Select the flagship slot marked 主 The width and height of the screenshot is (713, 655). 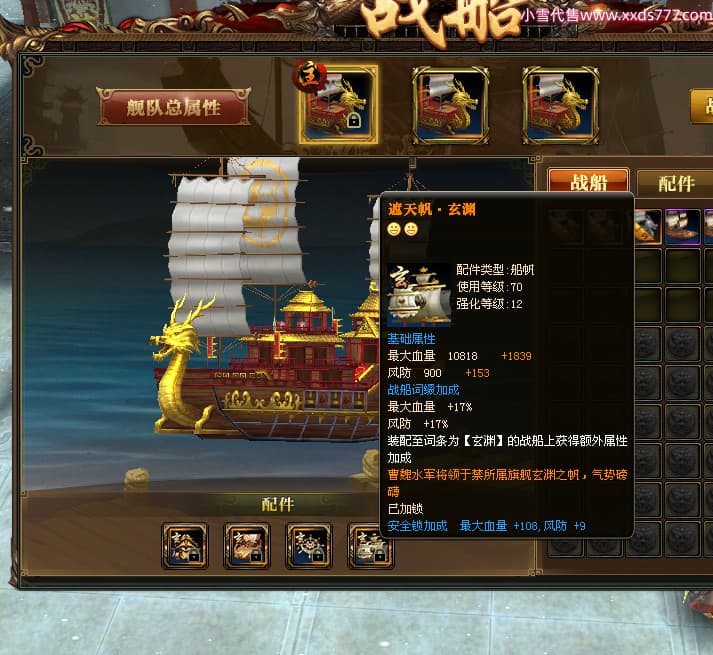click(339, 104)
